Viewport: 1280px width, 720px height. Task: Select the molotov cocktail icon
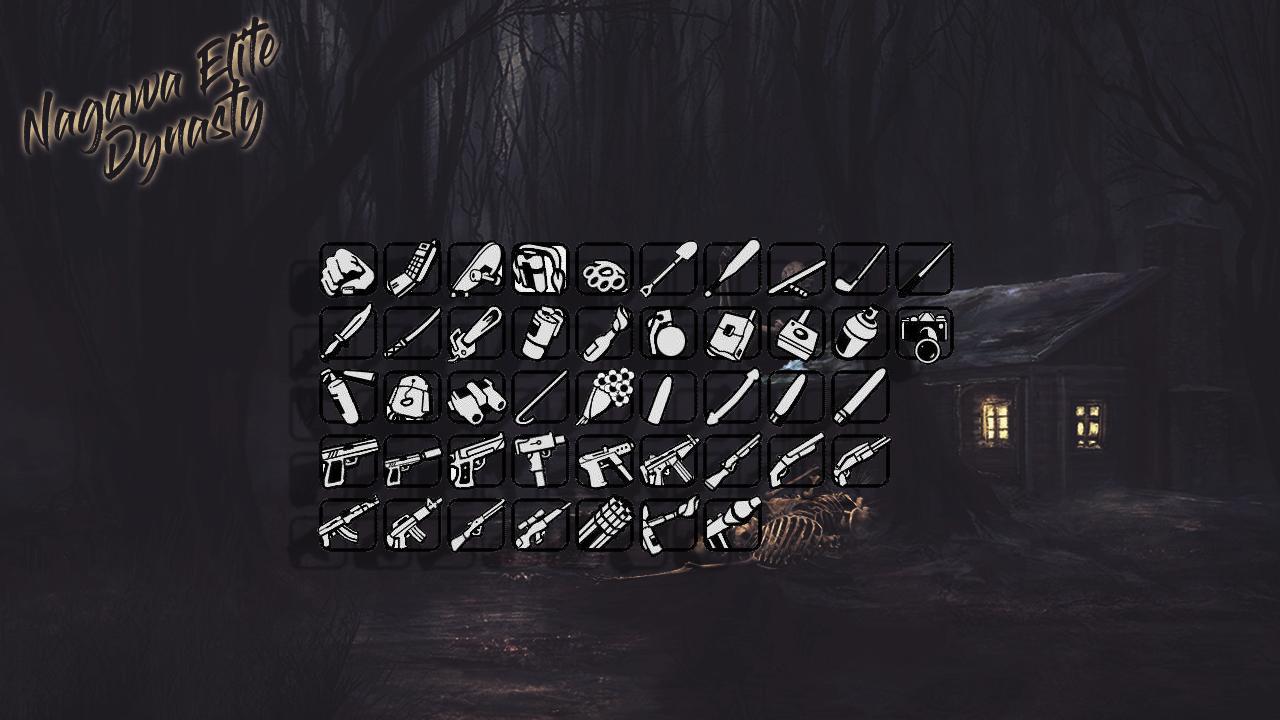pyautogui.click(x=604, y=334)
